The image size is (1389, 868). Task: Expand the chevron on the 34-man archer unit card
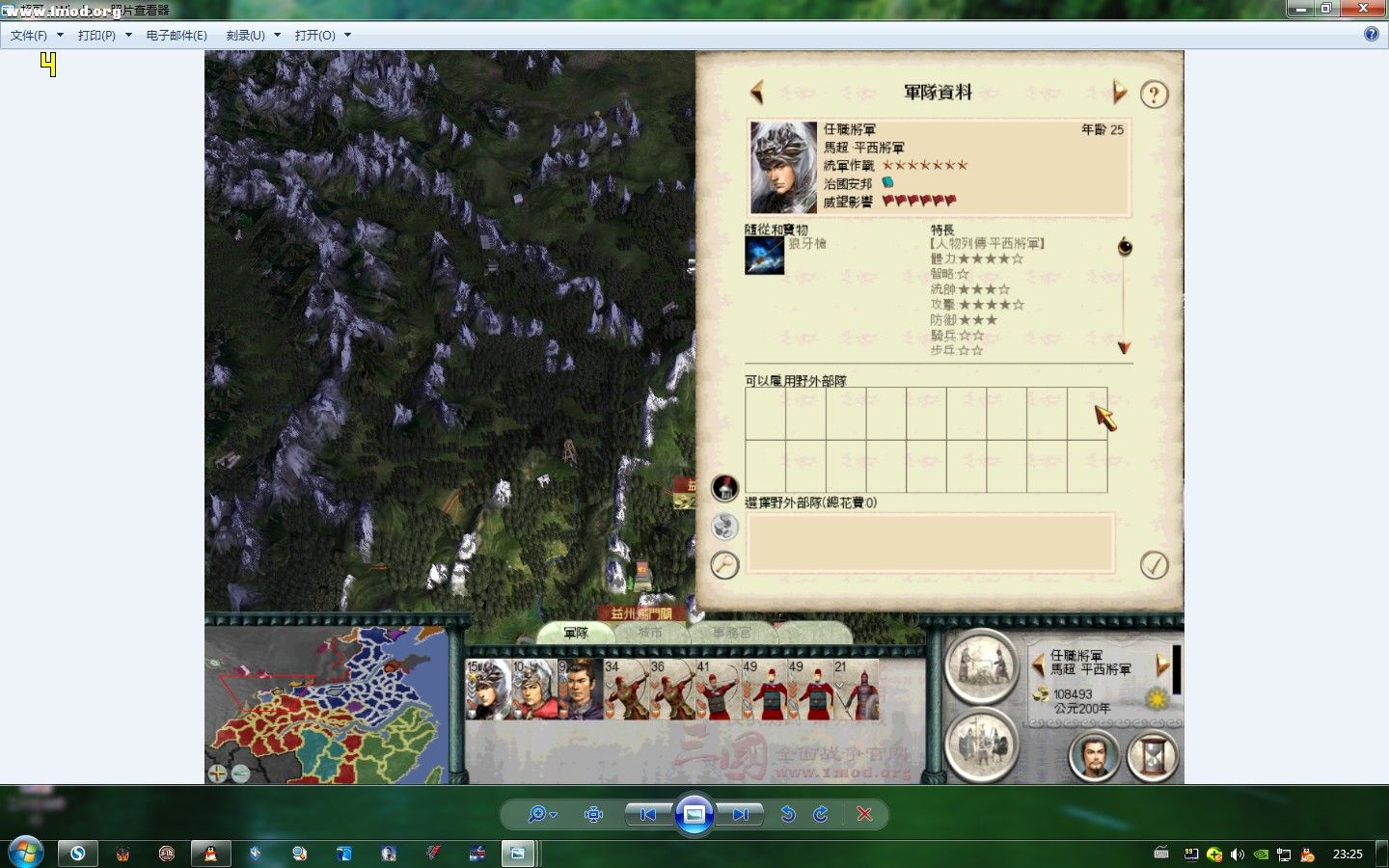click(608, 686)
